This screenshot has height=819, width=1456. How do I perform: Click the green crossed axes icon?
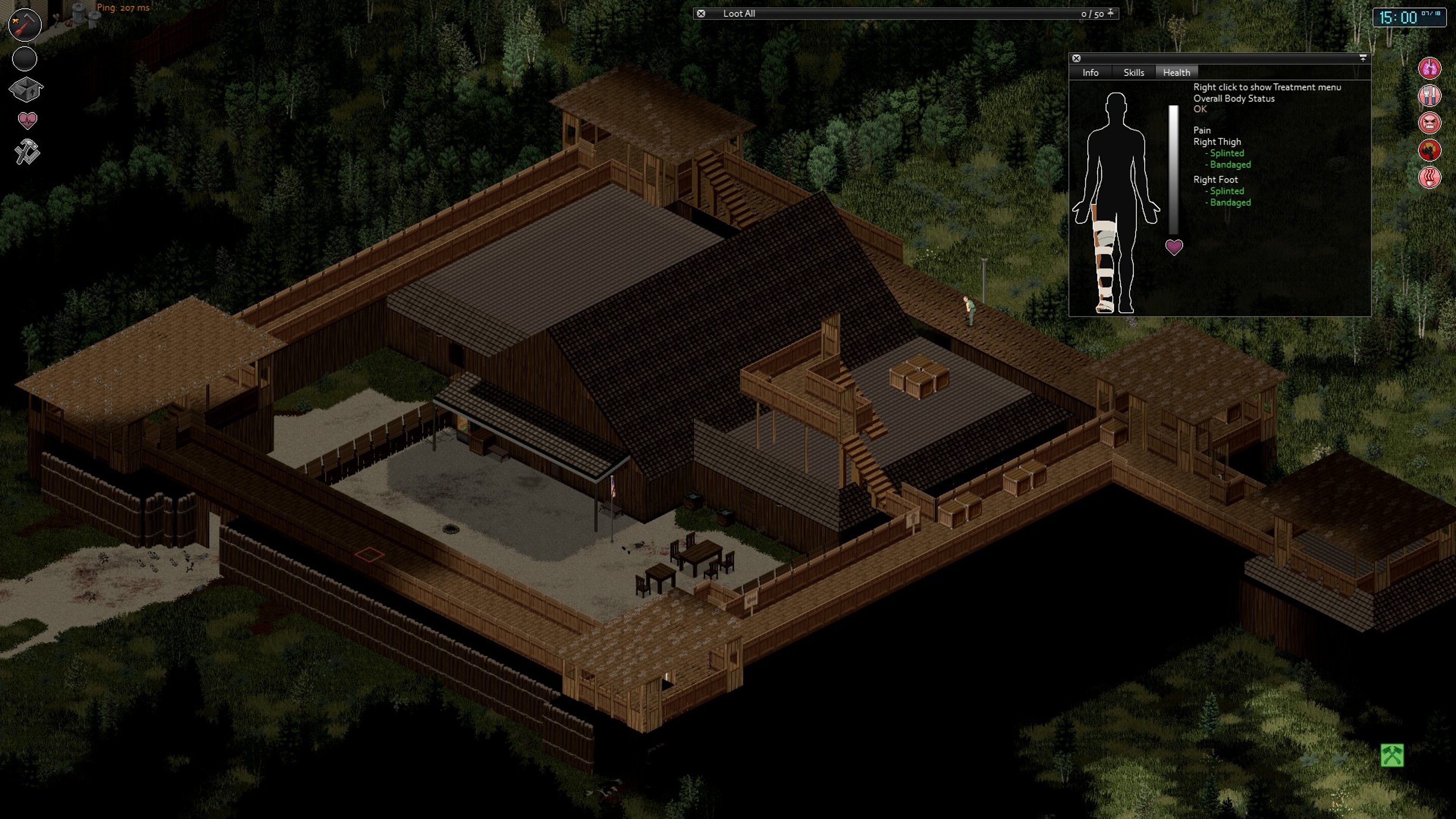point(1392,755)
